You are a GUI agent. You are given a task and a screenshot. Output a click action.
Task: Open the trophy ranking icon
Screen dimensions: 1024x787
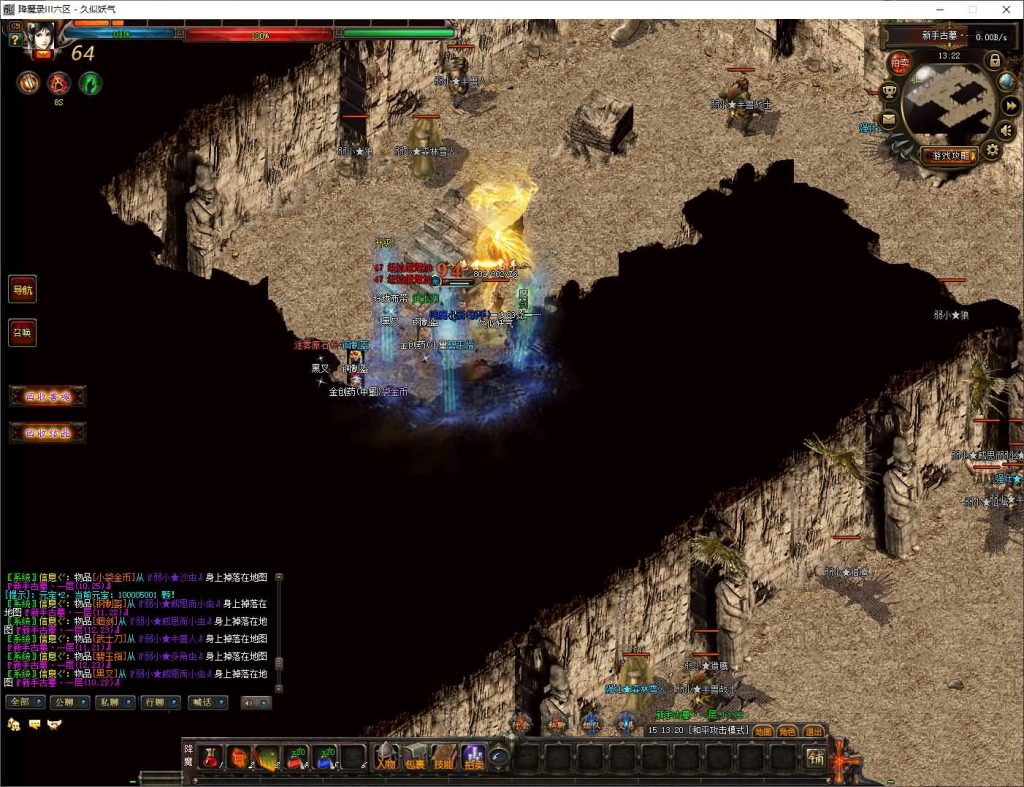coord(888,92)
